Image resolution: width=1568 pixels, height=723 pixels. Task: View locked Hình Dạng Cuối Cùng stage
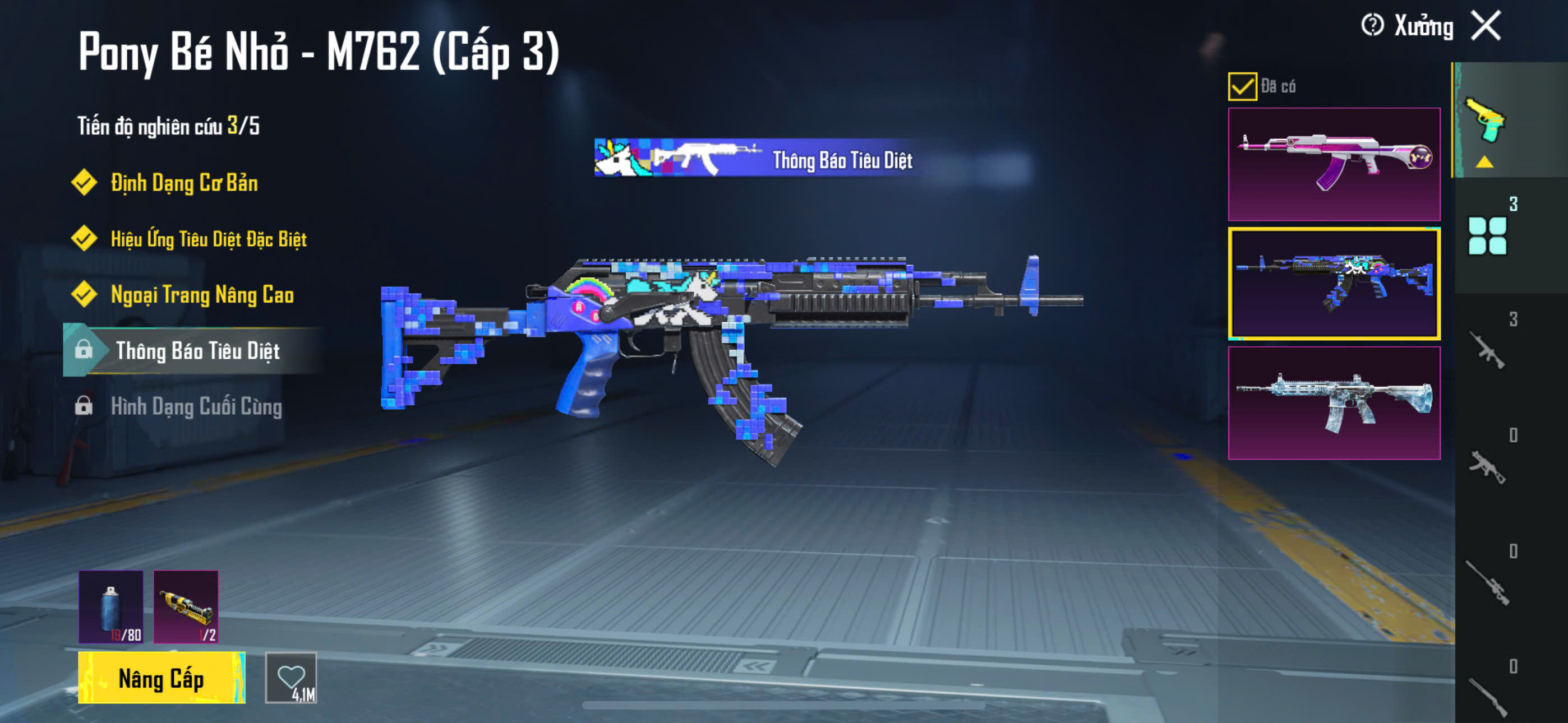tap(195, 406)
